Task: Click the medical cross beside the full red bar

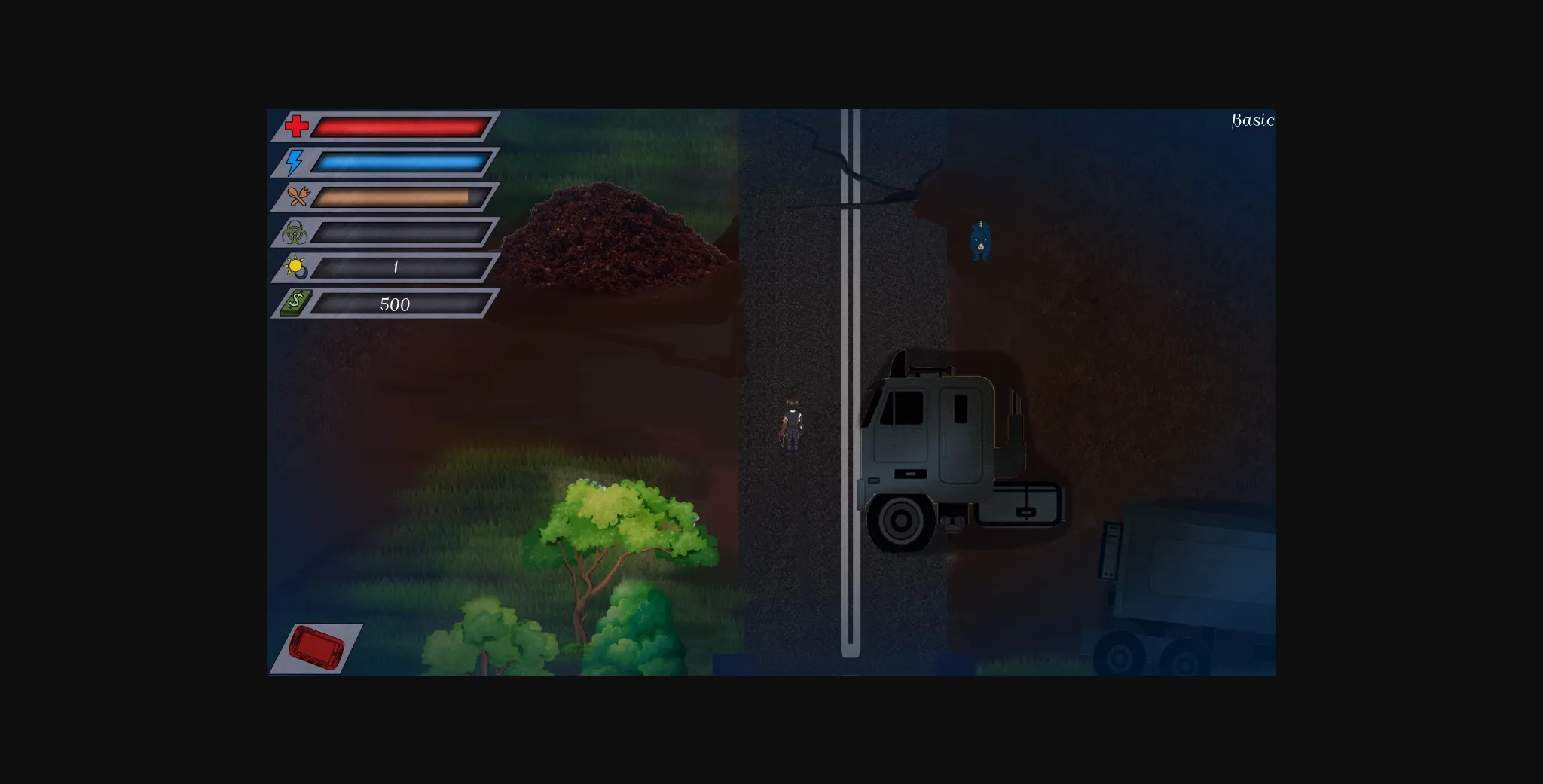Action: (297, 126)
